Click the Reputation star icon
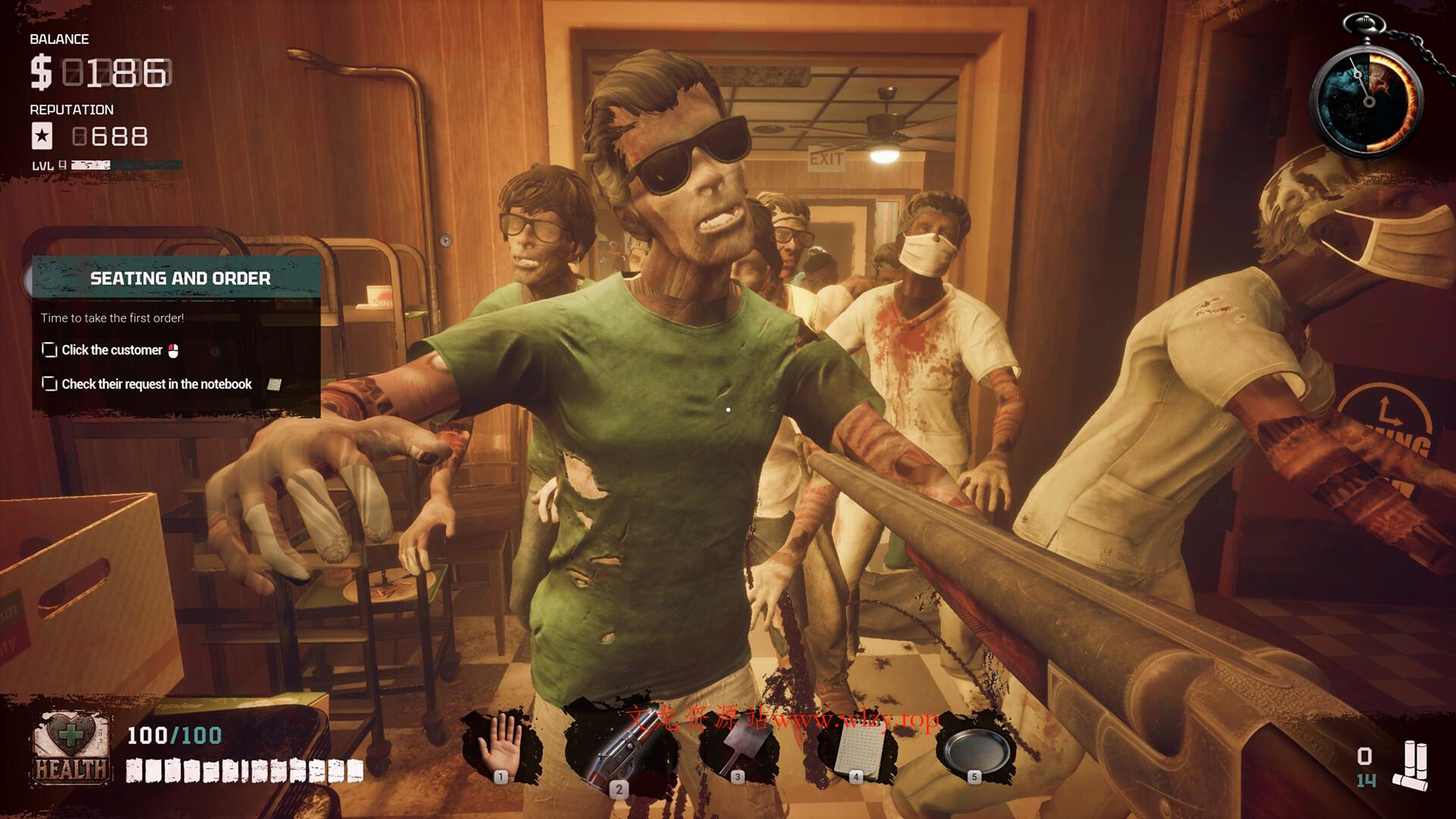This screenshot has height=819, width=1456. point(43,136)
